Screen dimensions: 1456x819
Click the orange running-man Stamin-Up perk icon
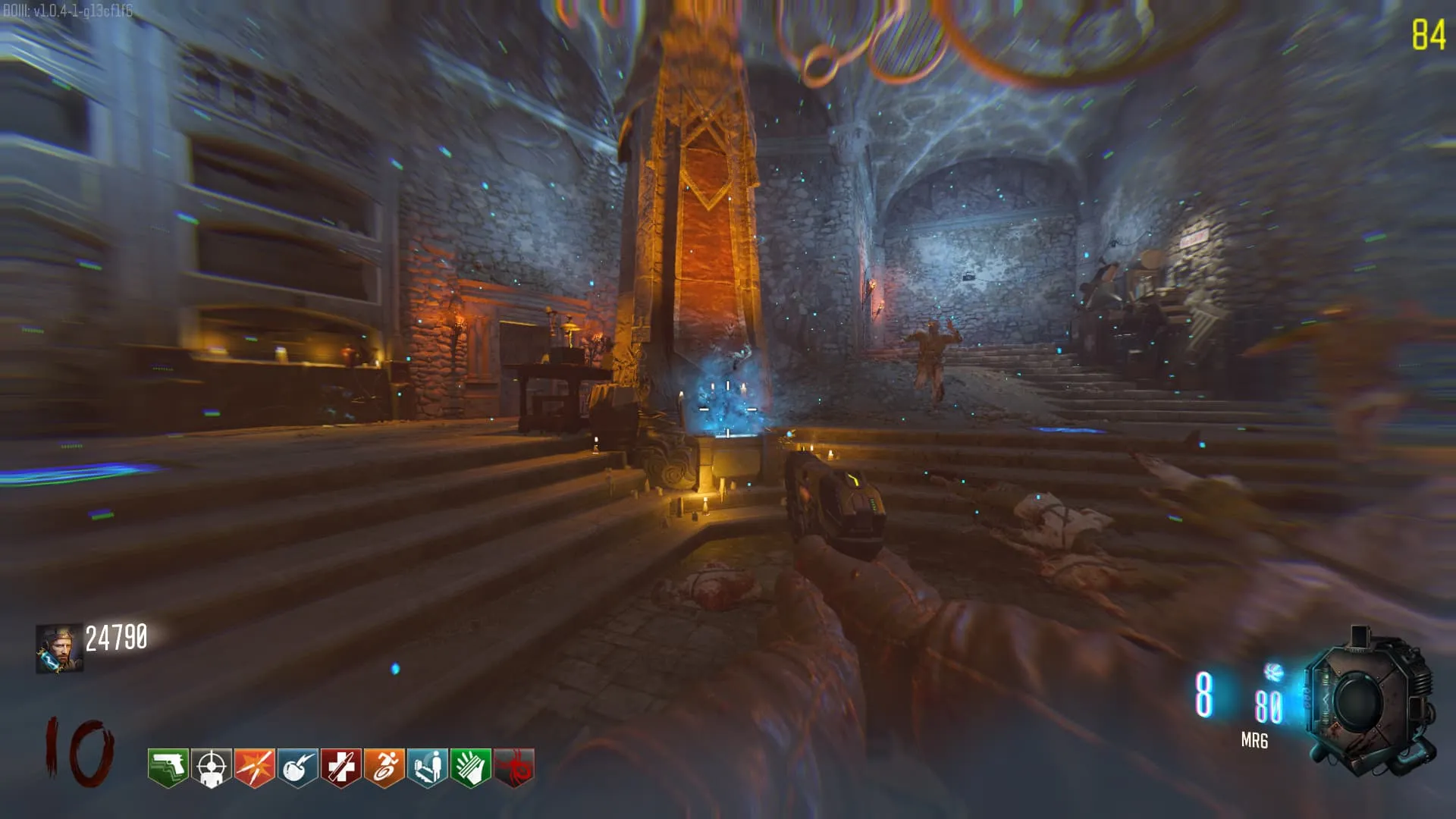click(x=384, y=767)
